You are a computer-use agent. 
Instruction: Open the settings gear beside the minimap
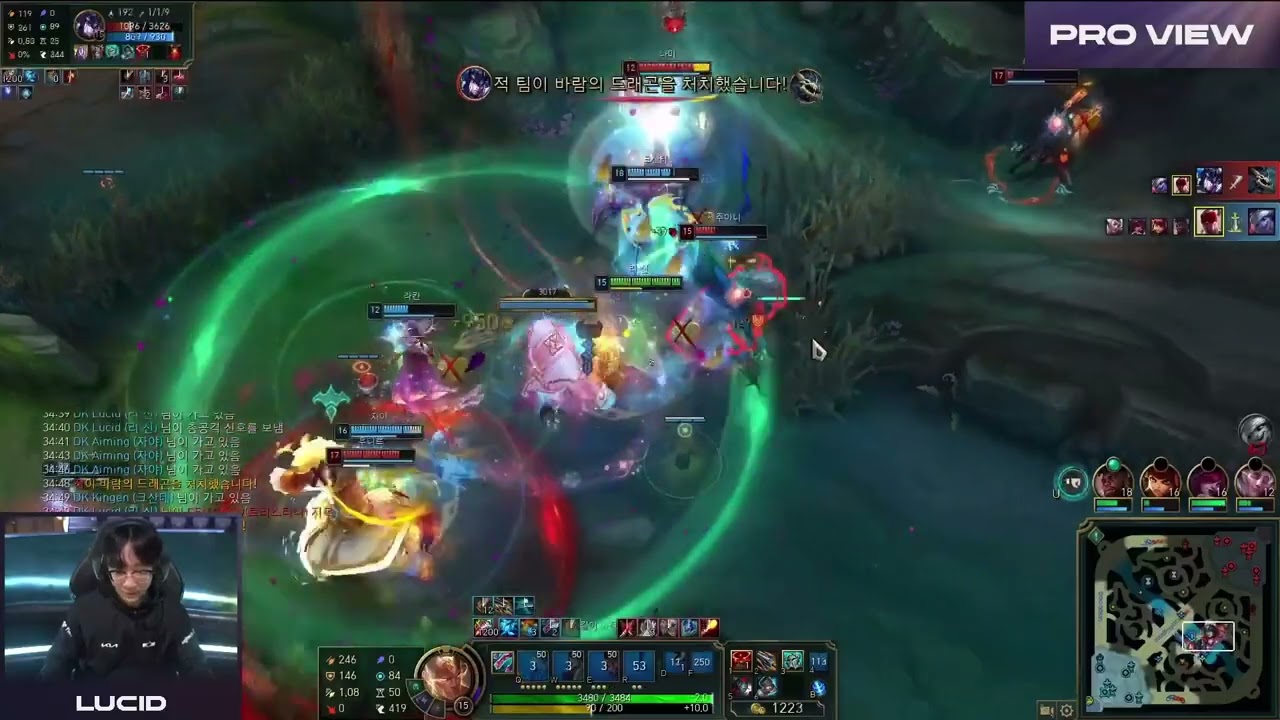tap(1065, 708)
